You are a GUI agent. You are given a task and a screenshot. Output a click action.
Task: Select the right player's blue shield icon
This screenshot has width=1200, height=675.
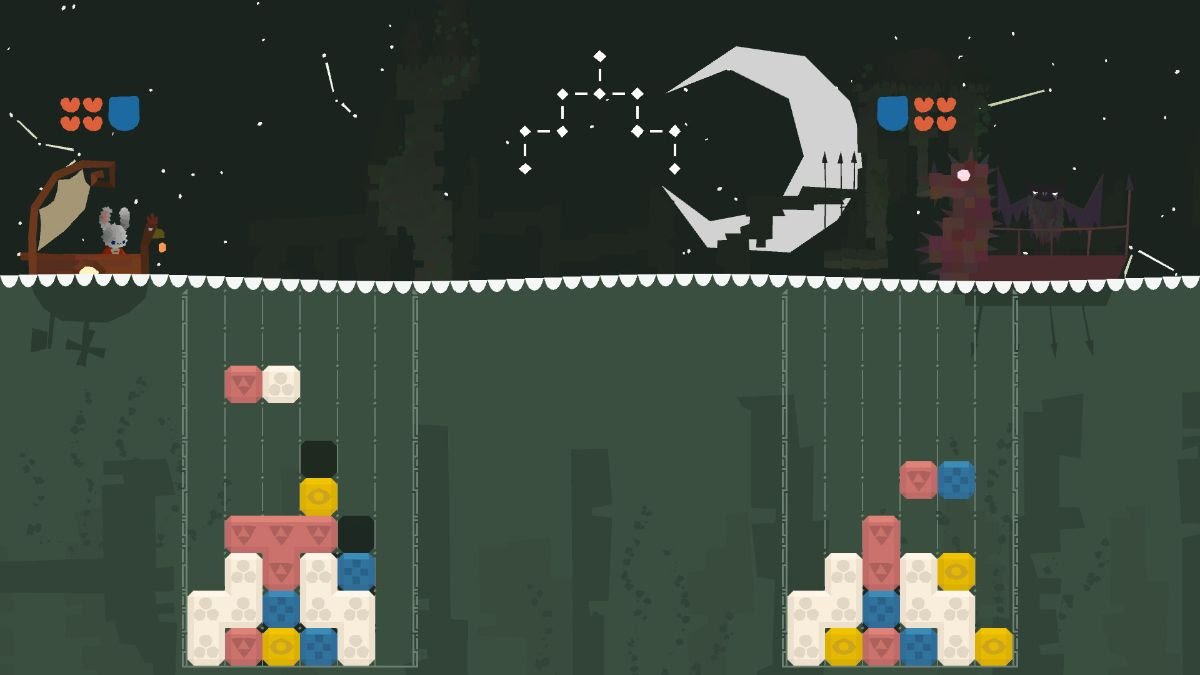(892, 113)
